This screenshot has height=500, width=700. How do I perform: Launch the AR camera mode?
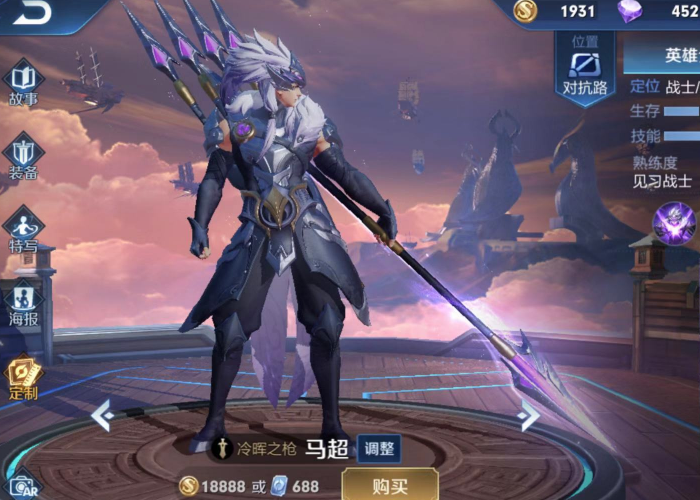[22, 485]
